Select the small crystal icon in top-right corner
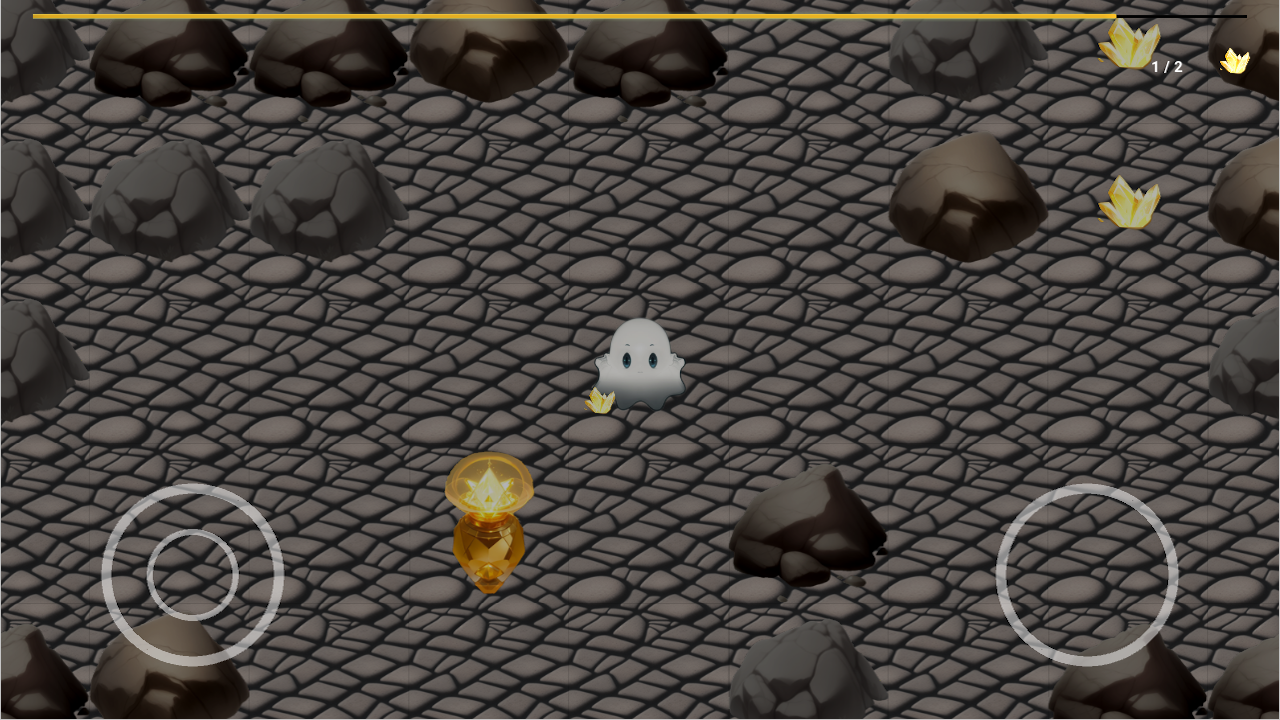This screenshot has height=720, width=1280. coord(1235,62)
